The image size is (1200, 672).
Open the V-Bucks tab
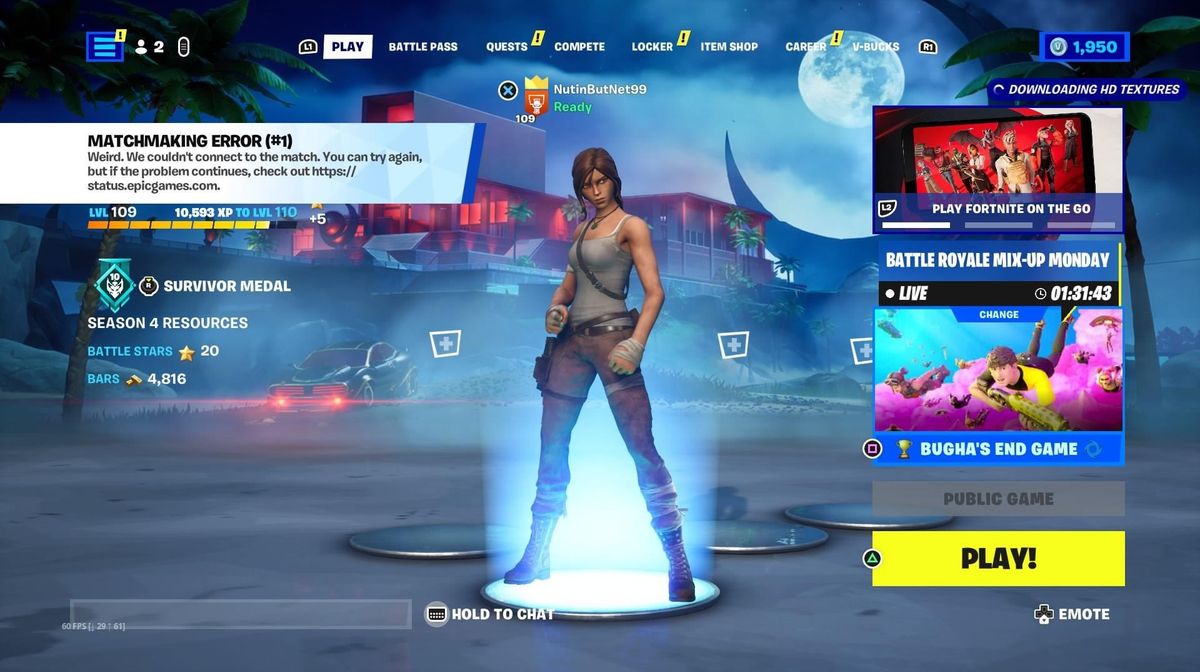875,47
